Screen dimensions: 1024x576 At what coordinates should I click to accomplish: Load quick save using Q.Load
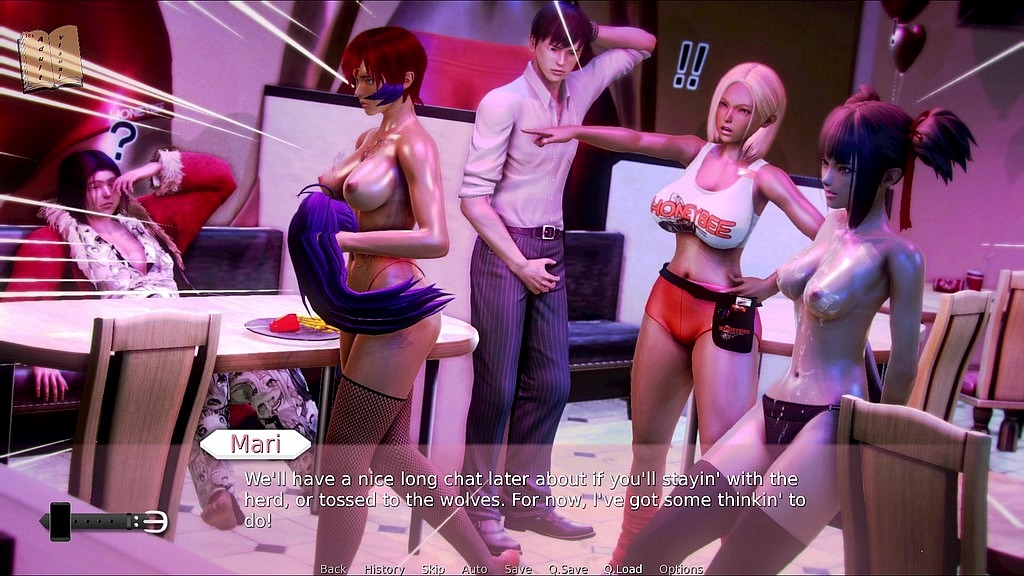[x=622, y=569]
